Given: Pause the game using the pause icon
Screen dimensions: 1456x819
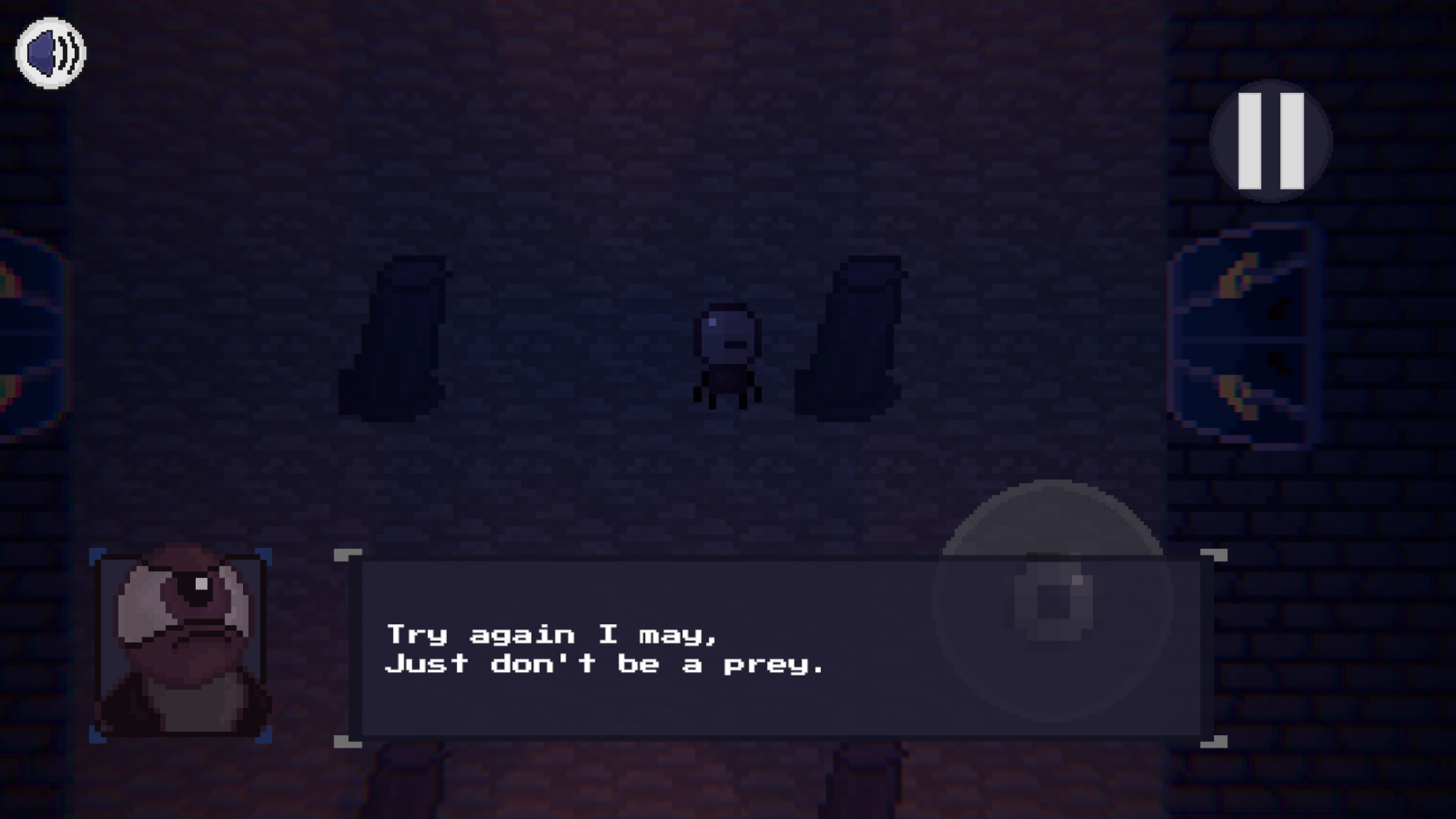Looking at the screenshot, I should (1270, 140).
